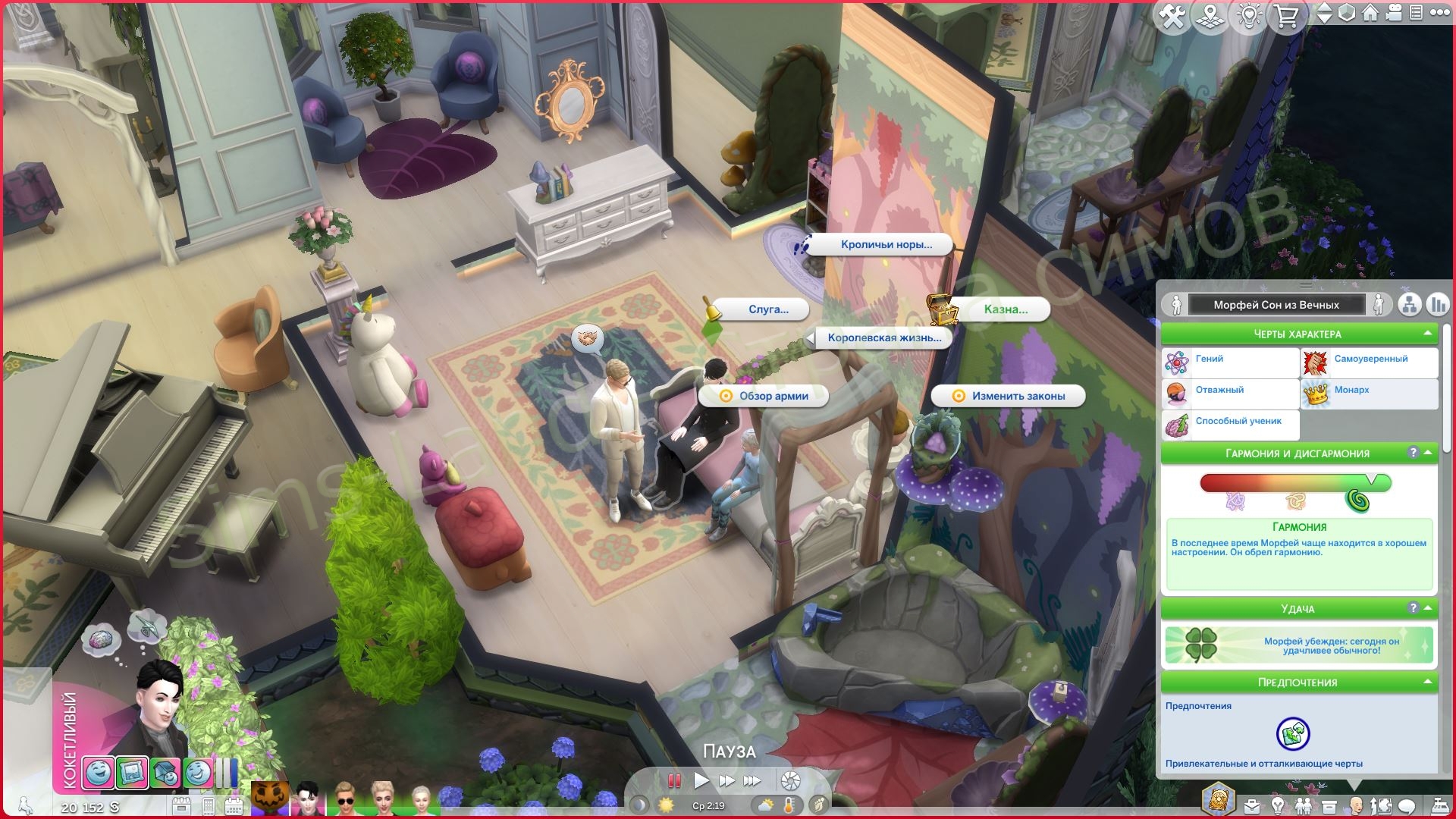The width and height of the screenshot is (1456, 819).
Task: Open the Relationships panel icon
Action: (1304, 805)
